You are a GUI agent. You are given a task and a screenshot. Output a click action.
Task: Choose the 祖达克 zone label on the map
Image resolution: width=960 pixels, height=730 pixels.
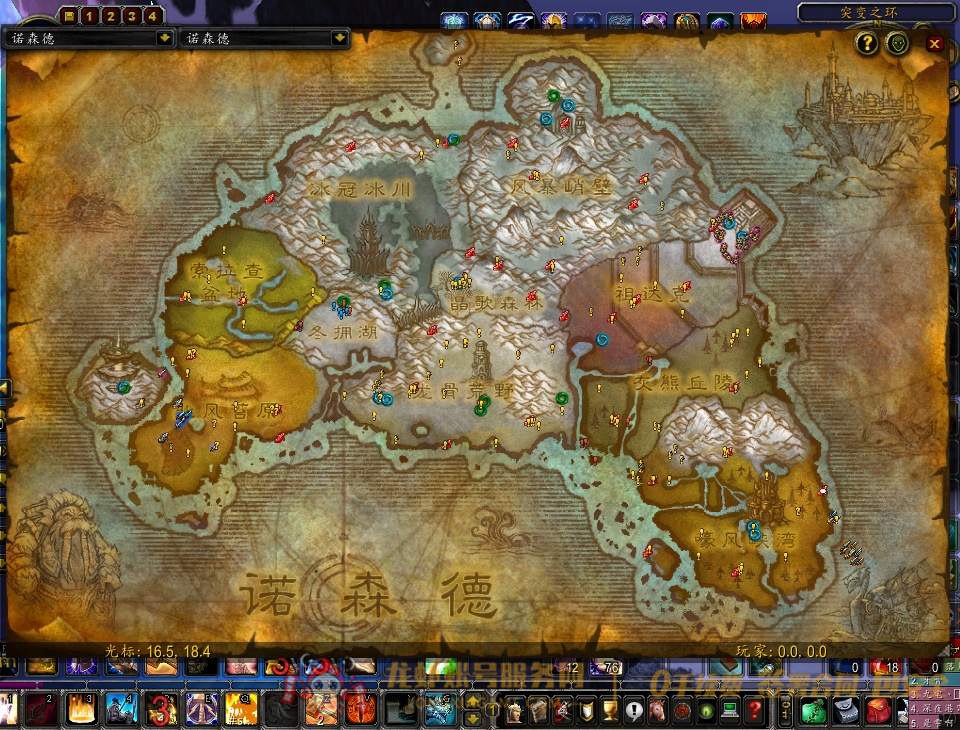[x=651, y=294]
